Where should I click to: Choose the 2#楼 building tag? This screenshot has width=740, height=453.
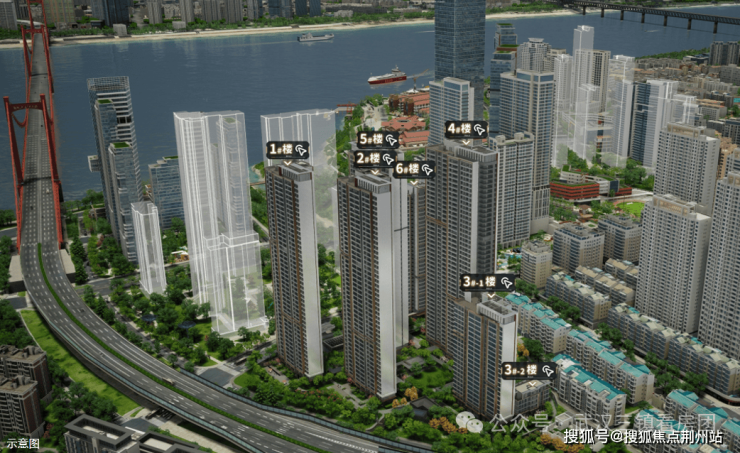[374, 158]
